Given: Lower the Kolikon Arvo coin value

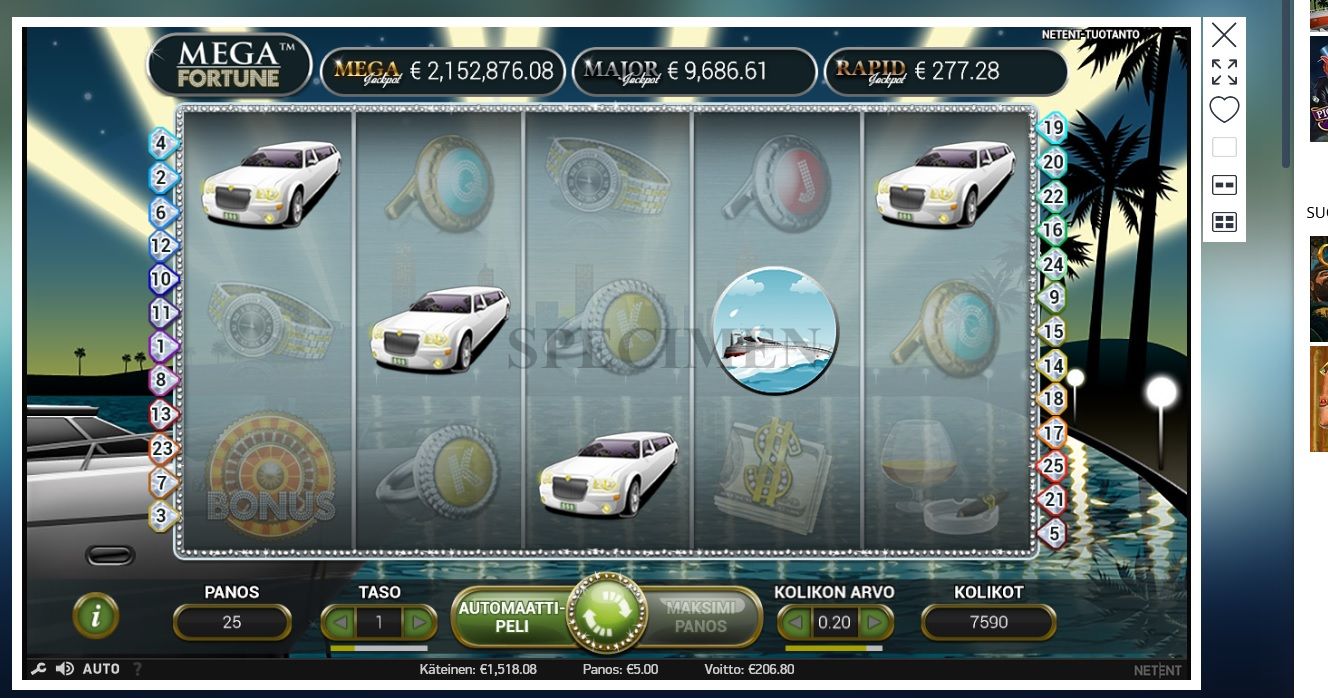Looking at the screenshot, I should click(795, 623).
